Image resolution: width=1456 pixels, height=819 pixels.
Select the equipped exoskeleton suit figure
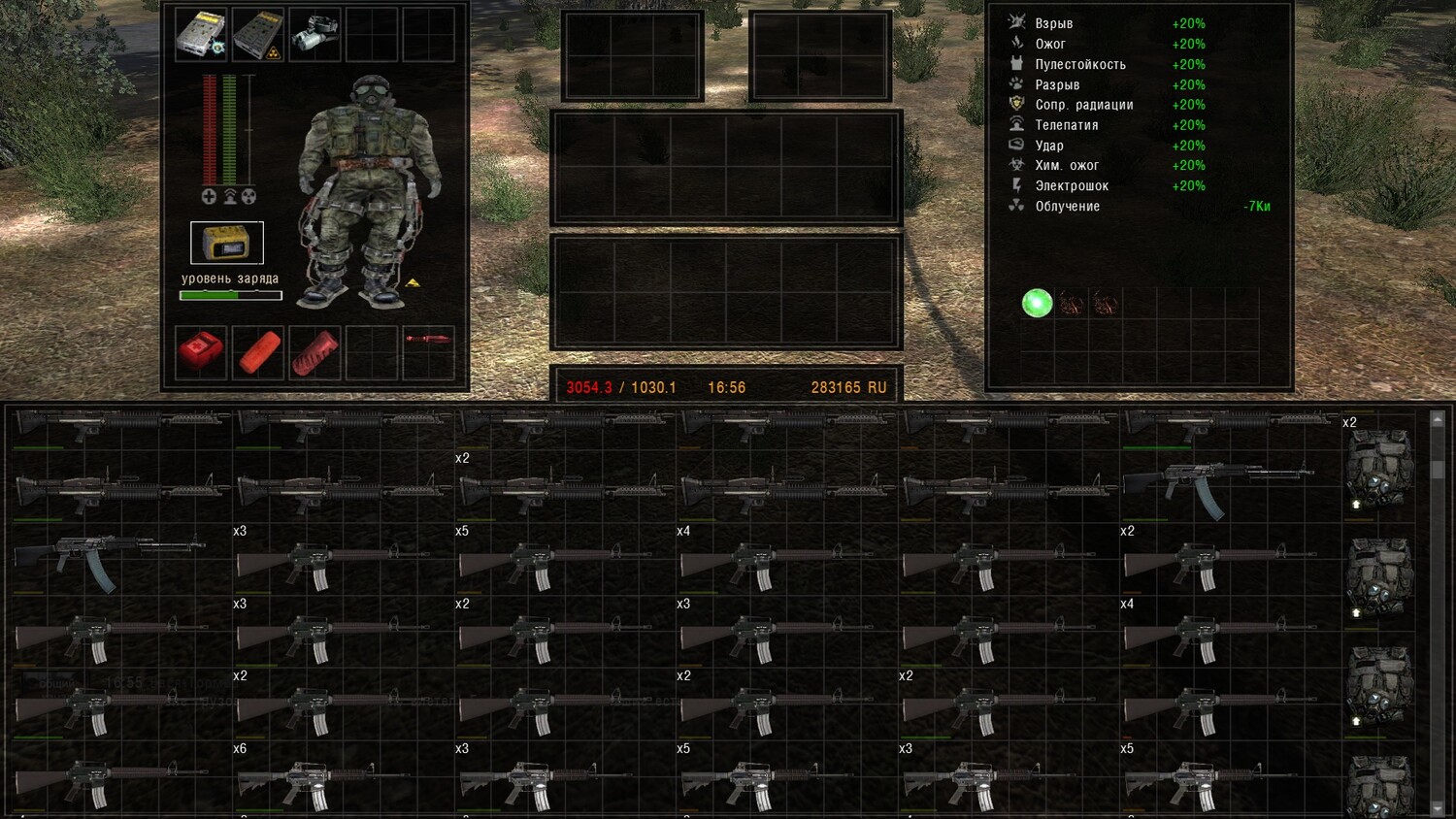pyautogui.click(x=369, y=189)
